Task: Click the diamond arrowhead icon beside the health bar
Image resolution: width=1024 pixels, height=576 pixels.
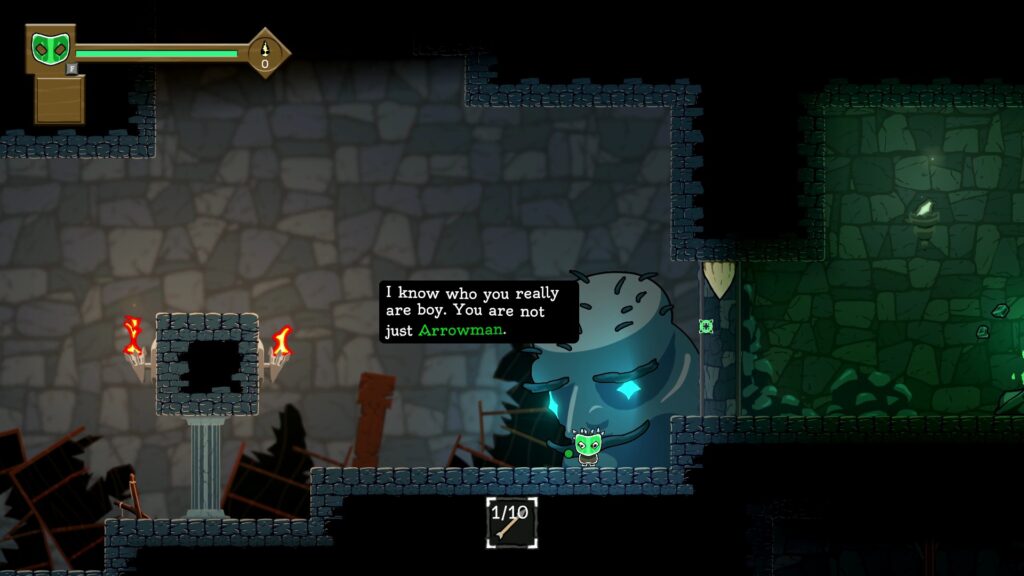Action: tap(265, 52)
